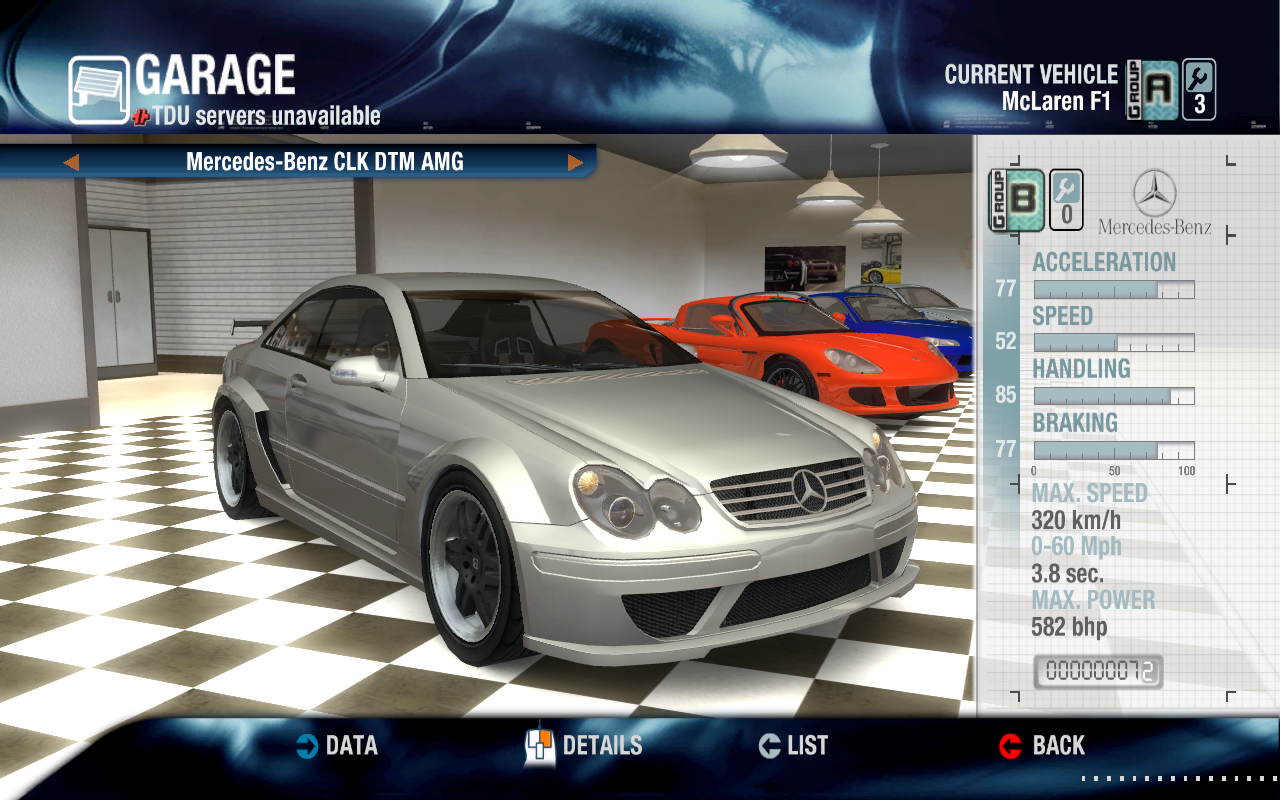Open the DATA view

(x=338, y=746)
